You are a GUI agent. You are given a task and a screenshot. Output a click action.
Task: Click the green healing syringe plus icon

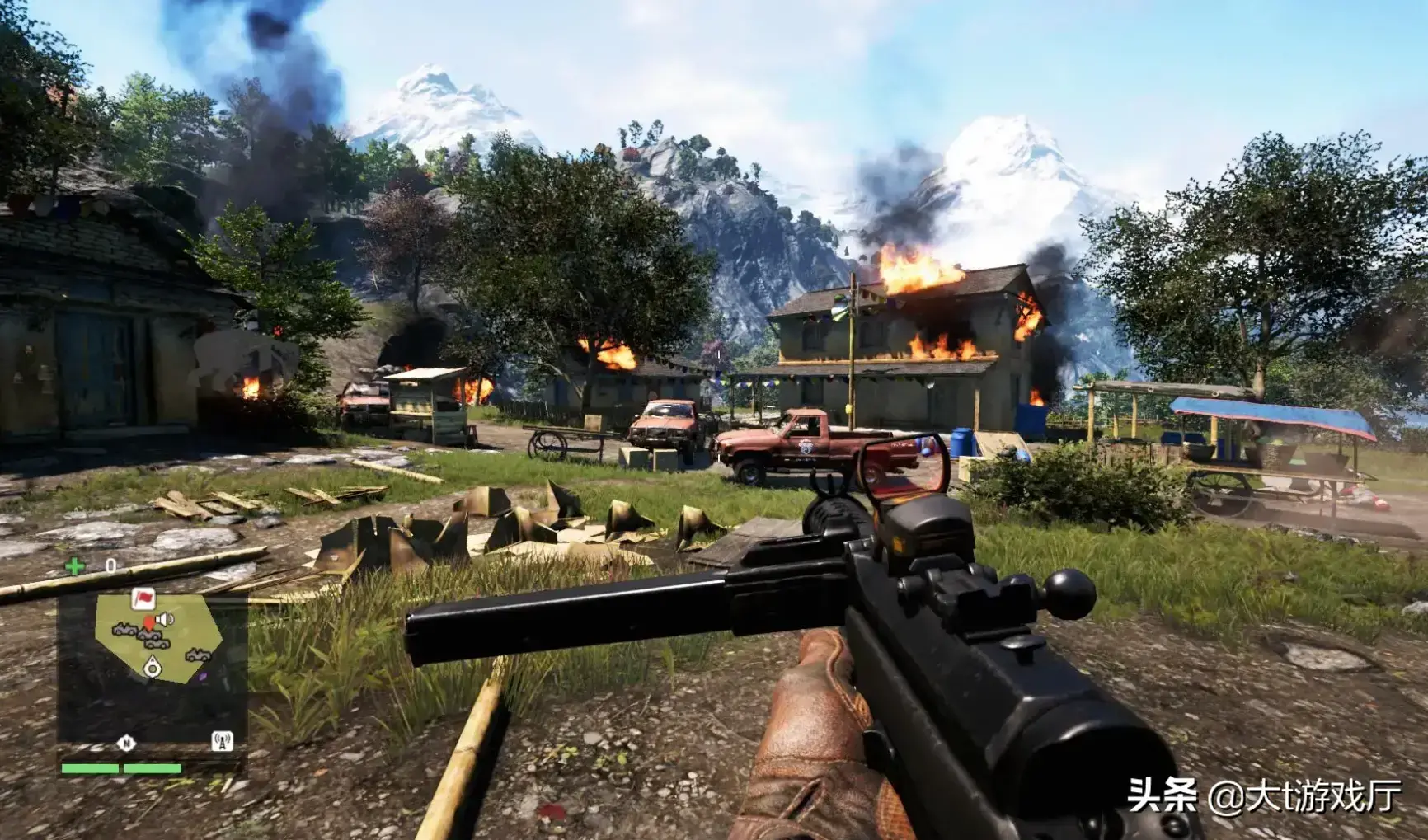(x=75, y=566)
